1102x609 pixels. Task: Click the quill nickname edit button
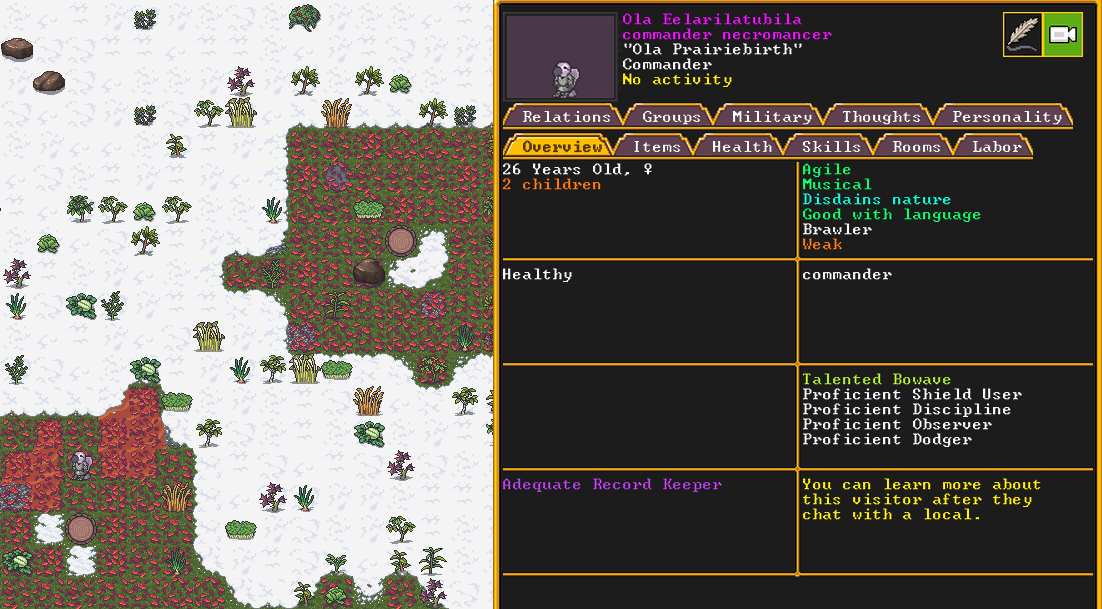pos(1023,35)
